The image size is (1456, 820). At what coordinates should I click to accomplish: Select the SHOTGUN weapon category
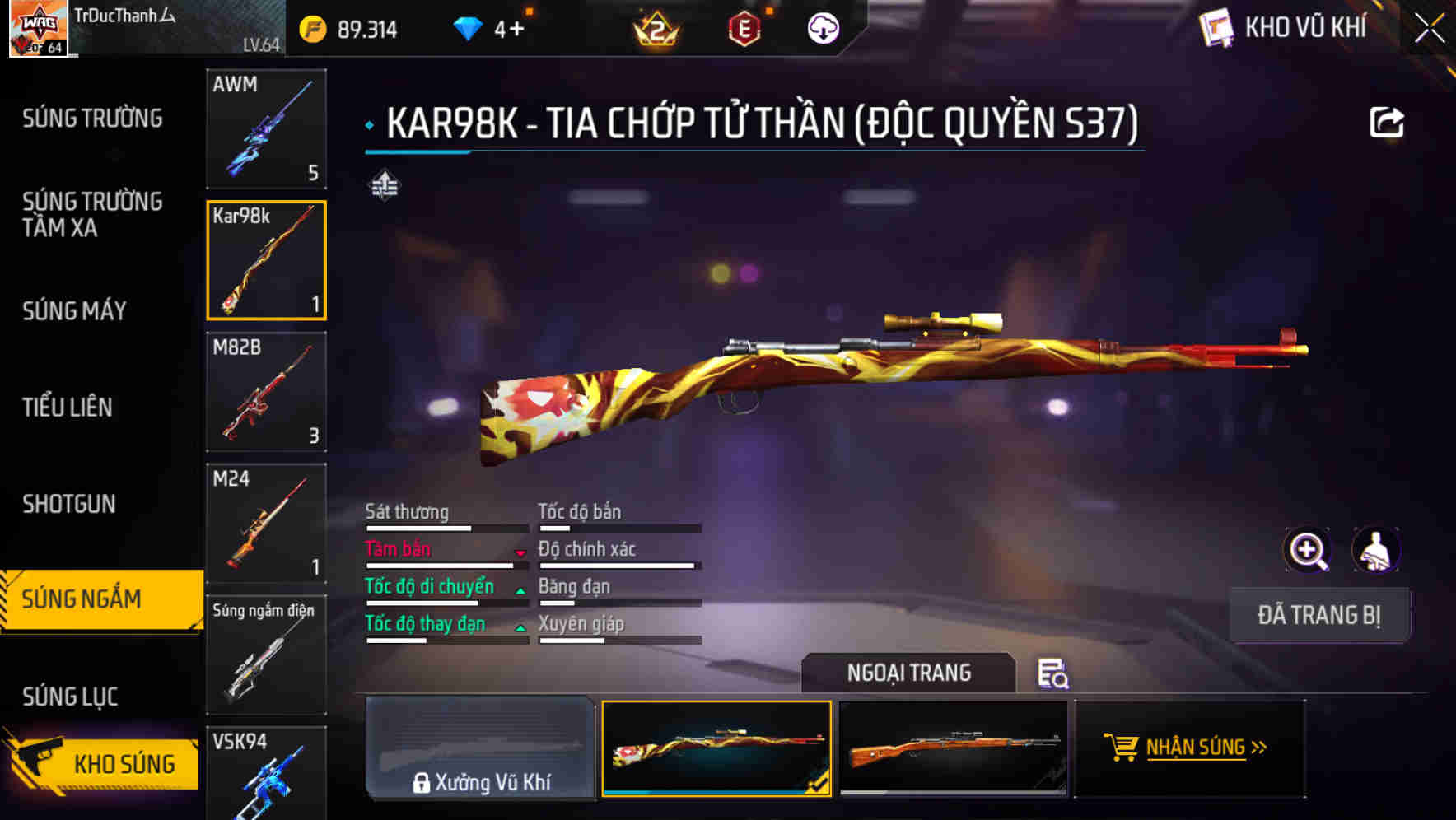pyautogui.click(x=71, y=504)
